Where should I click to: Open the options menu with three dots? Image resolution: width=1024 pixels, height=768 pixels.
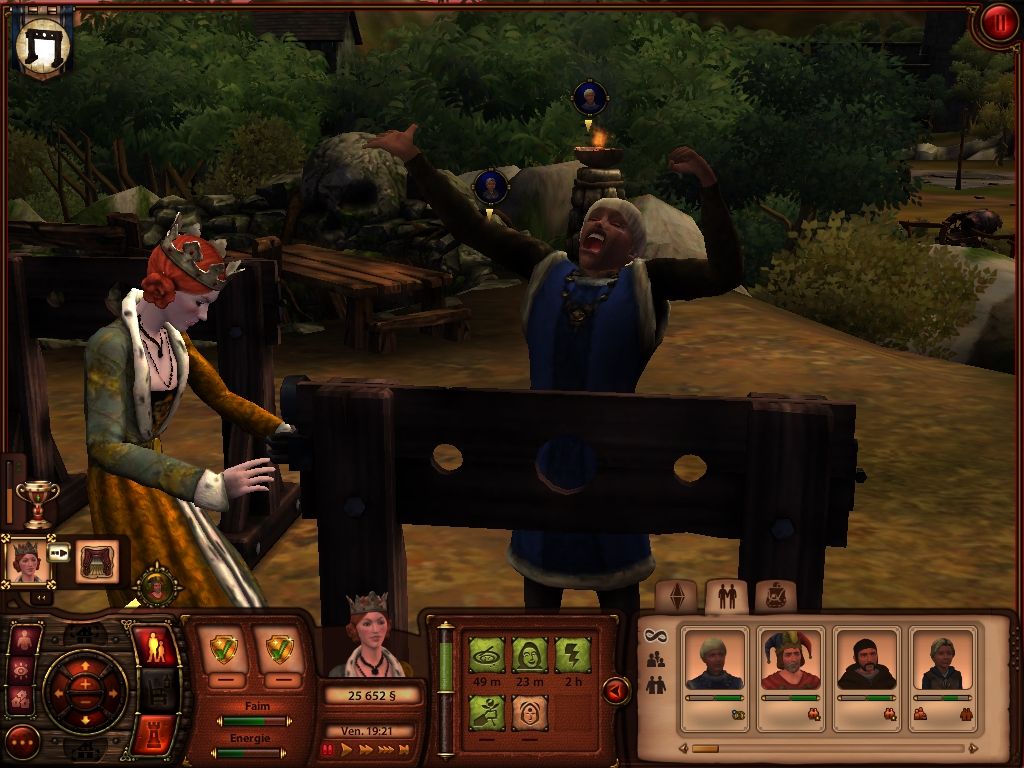point(22,742)
